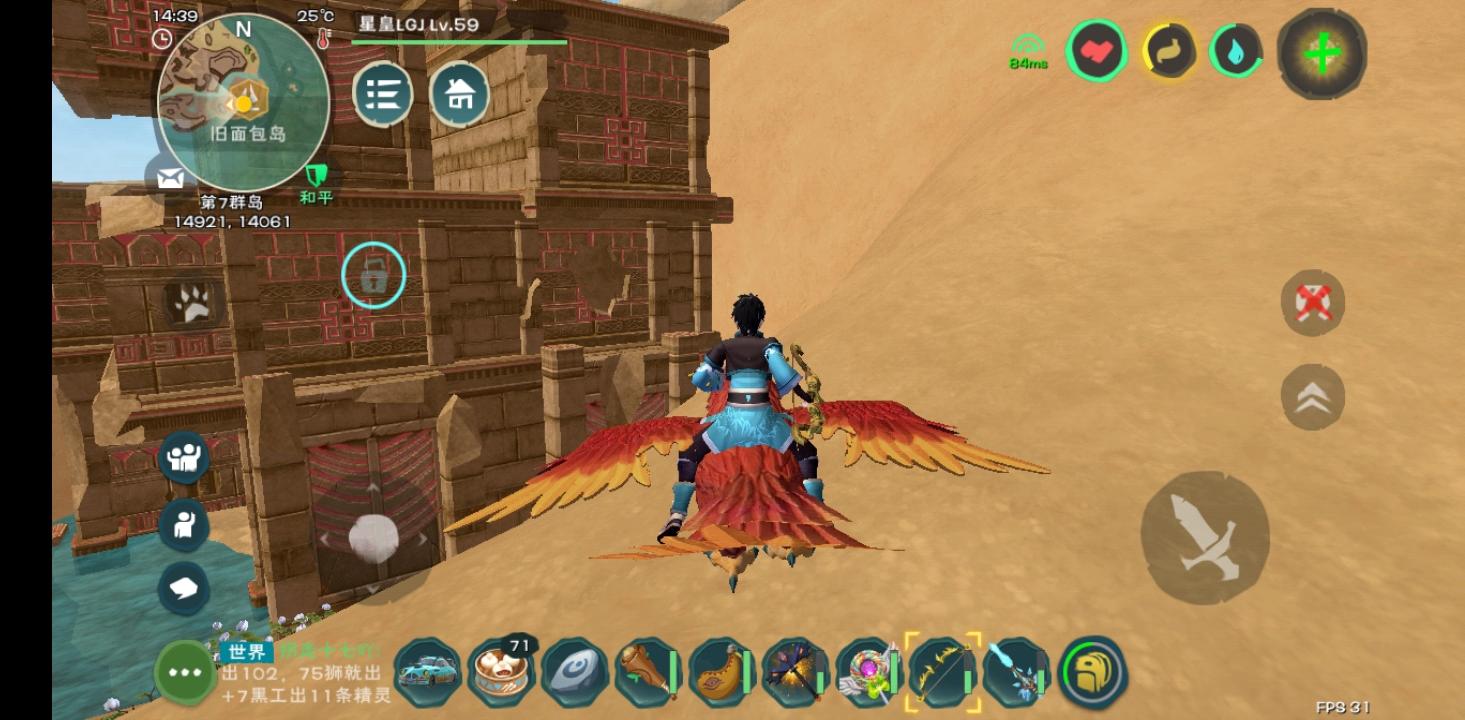Use the steamed buns food slot

tap(501, 672)
